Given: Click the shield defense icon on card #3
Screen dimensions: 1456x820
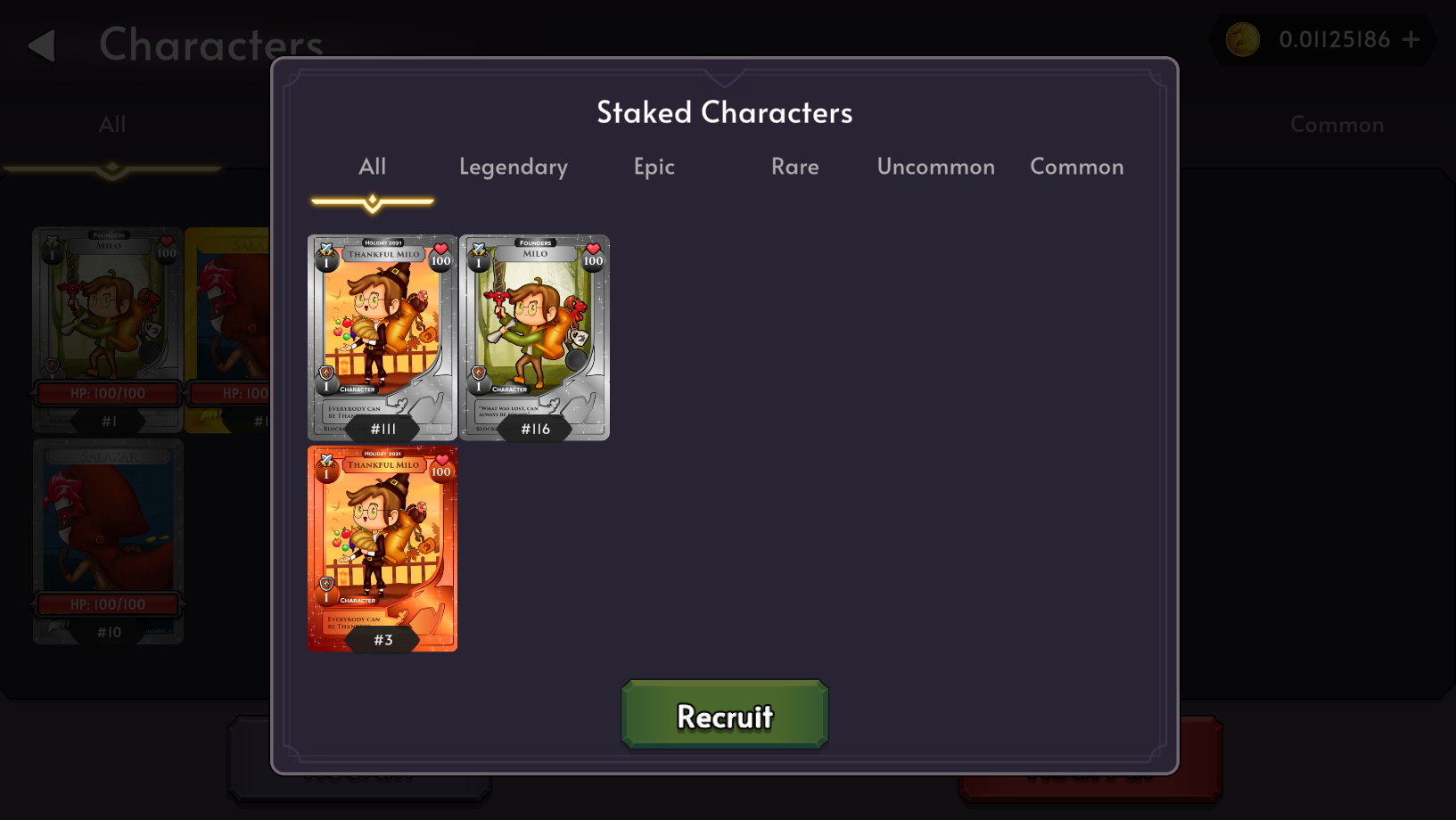Looking at the screenshot, I should pyautogui.click(x=326, y=585).
